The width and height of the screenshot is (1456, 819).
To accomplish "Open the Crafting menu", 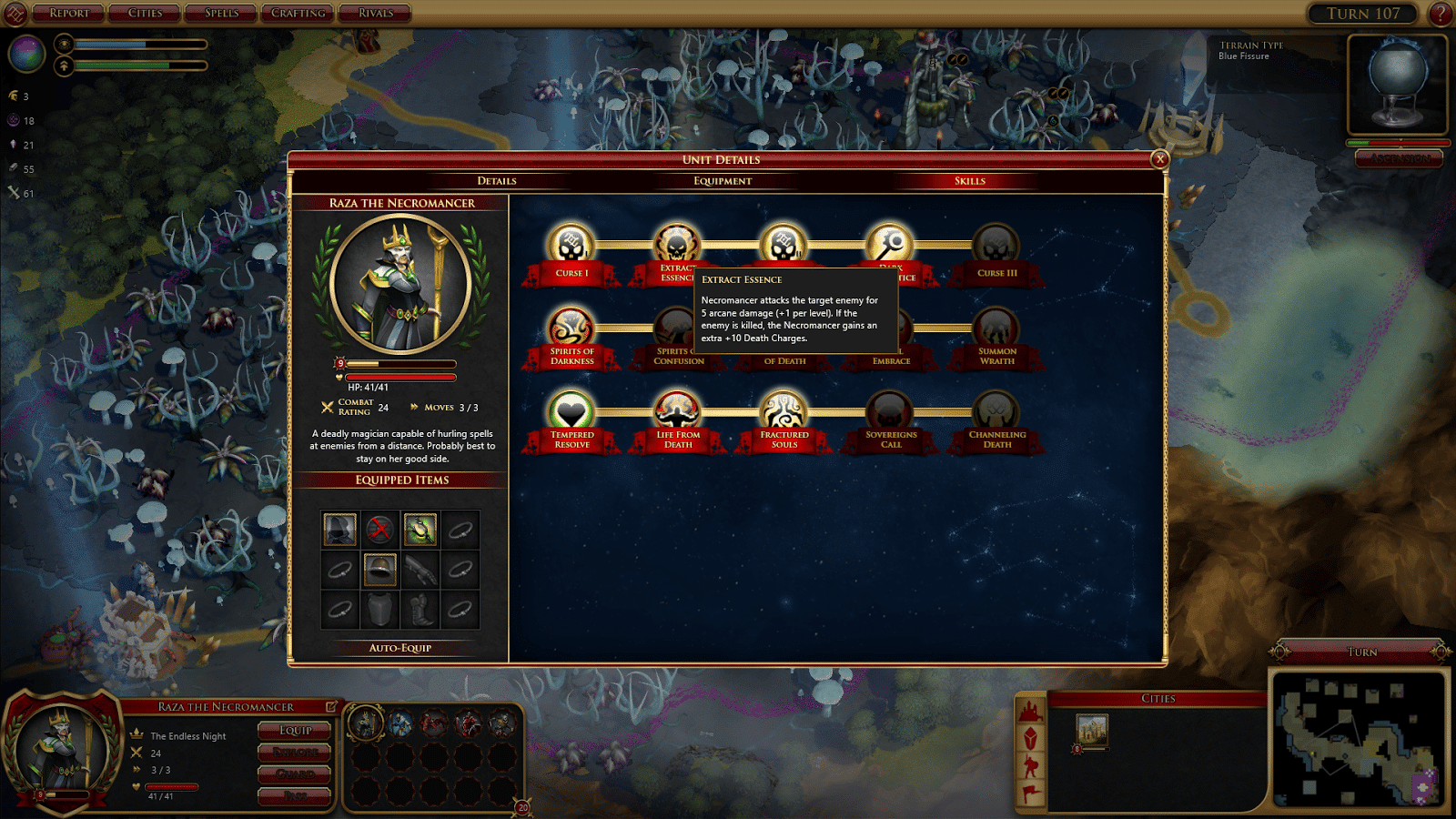I will click(298, 13).
